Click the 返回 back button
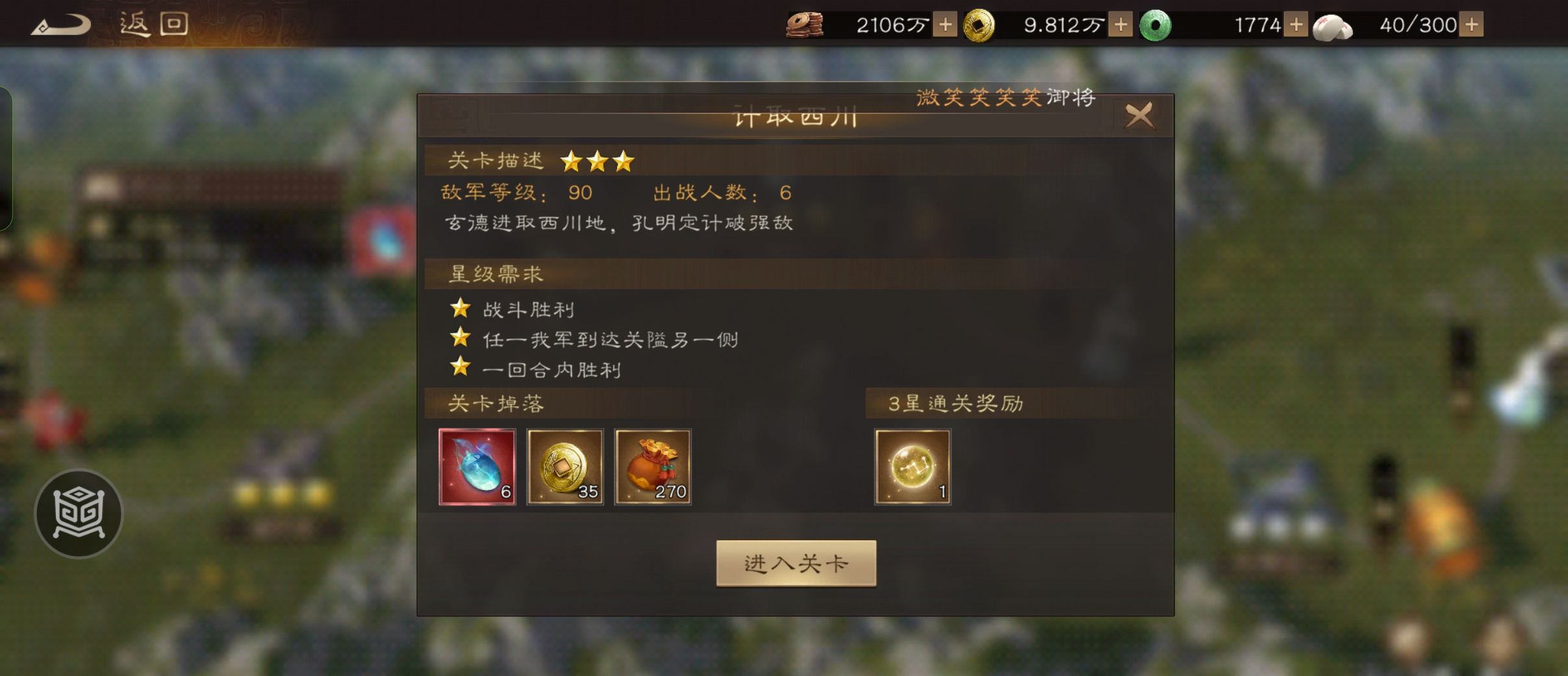This screenshot has height=676, width=1568. 153,23
